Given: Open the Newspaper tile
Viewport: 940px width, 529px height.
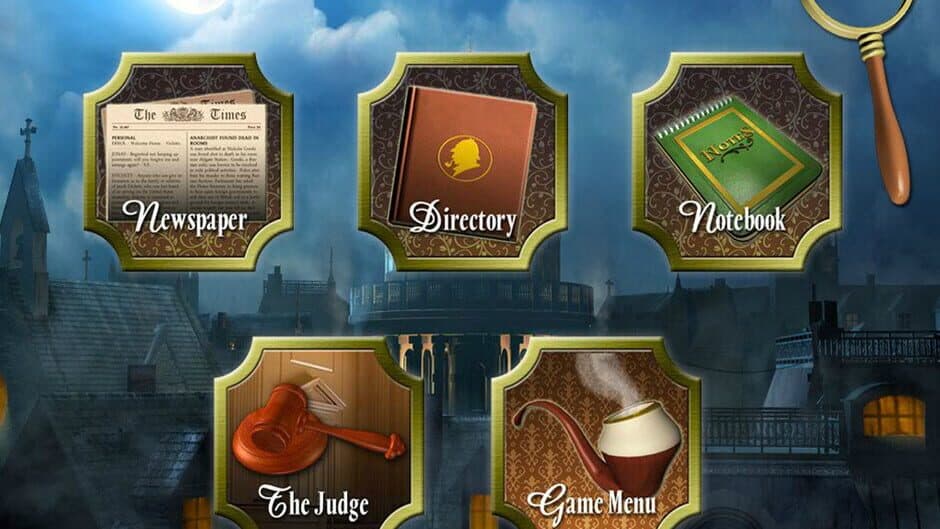Looking at the screenshot, I should [x=188, y=160].
